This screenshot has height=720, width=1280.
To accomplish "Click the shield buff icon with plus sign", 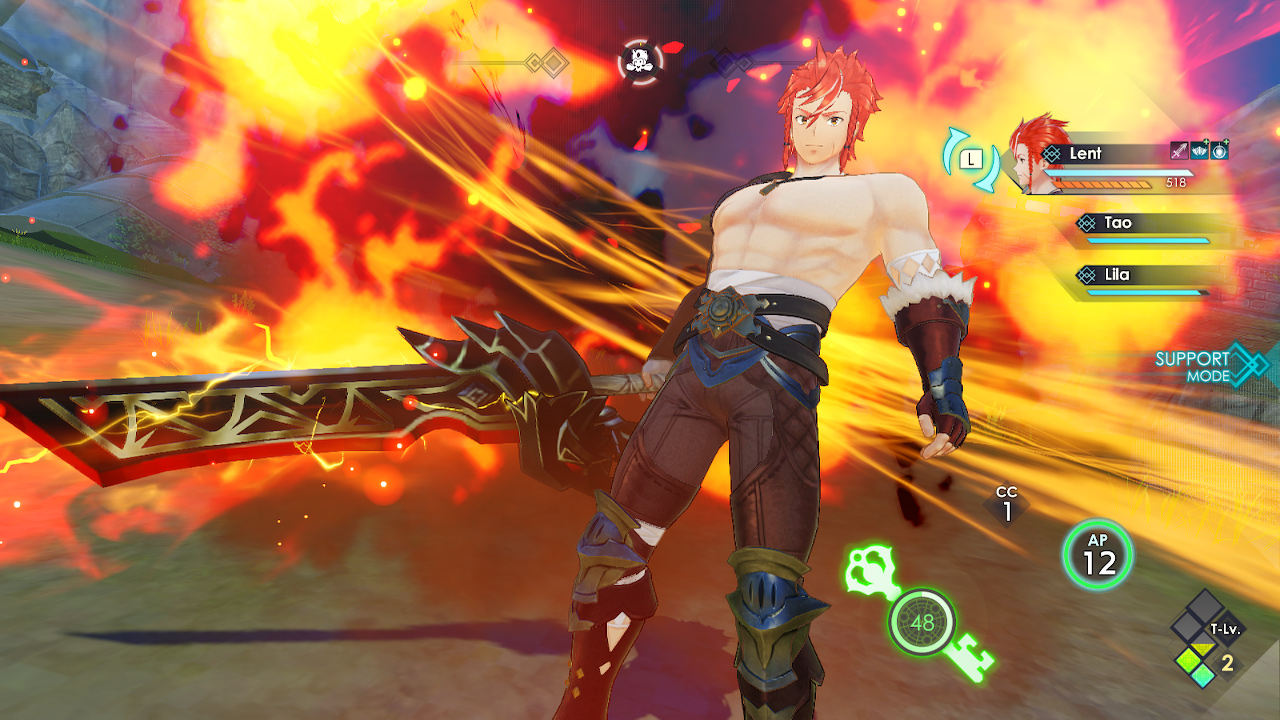I will click(x=1199, y=151).
